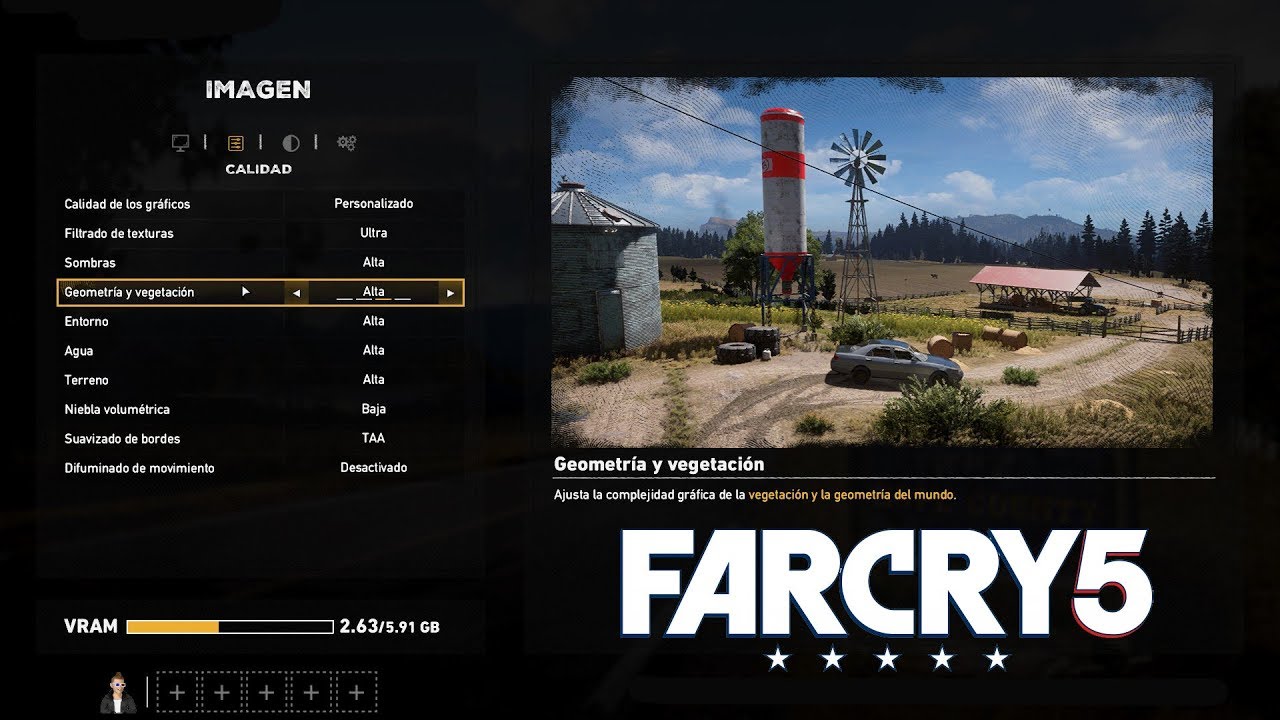
Task: Click left arrow on Geometría y vegetación
Action: (x=296, y=293)
